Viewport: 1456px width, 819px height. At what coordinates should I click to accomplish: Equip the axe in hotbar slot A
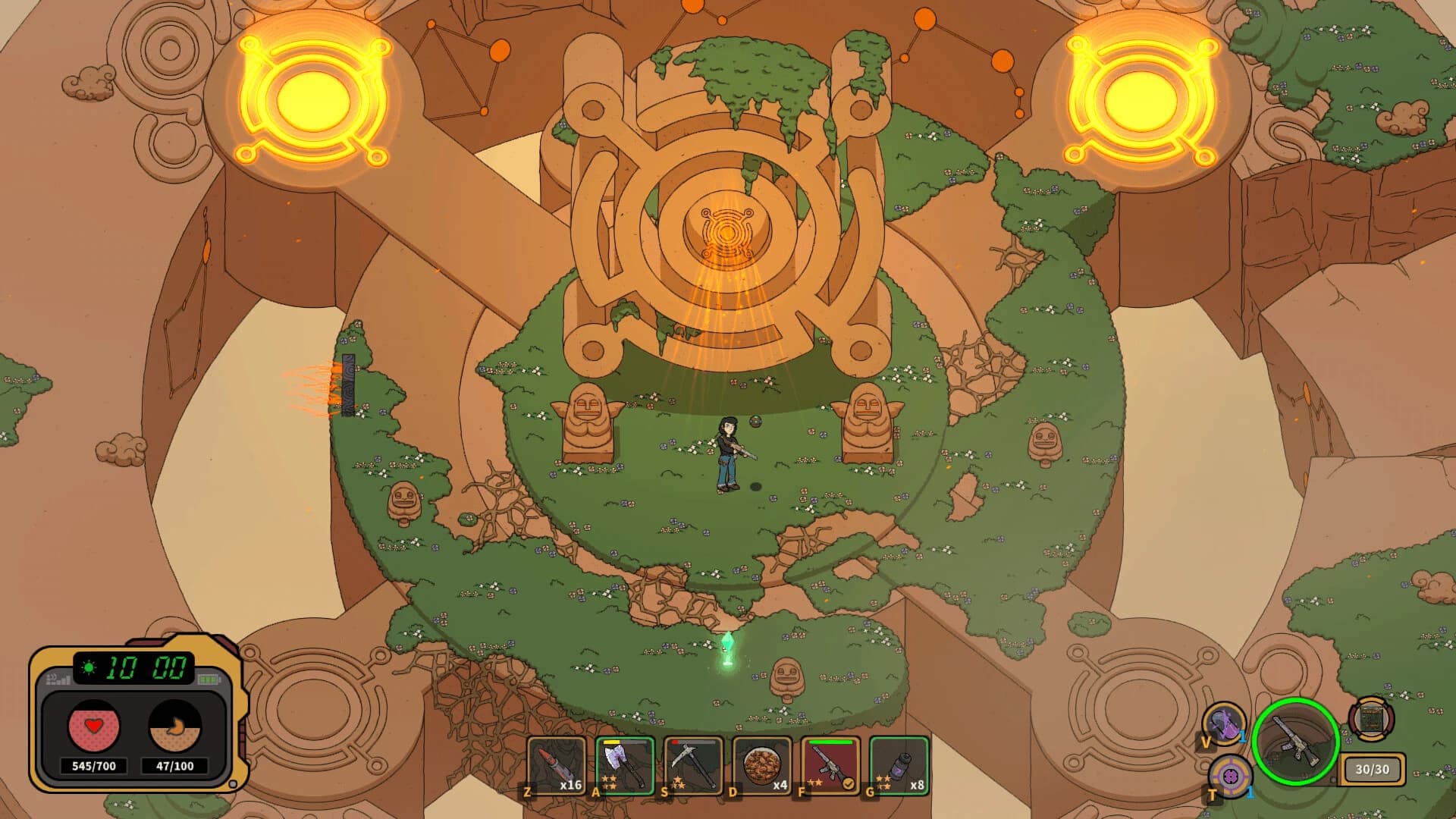(x=623, y=767)
